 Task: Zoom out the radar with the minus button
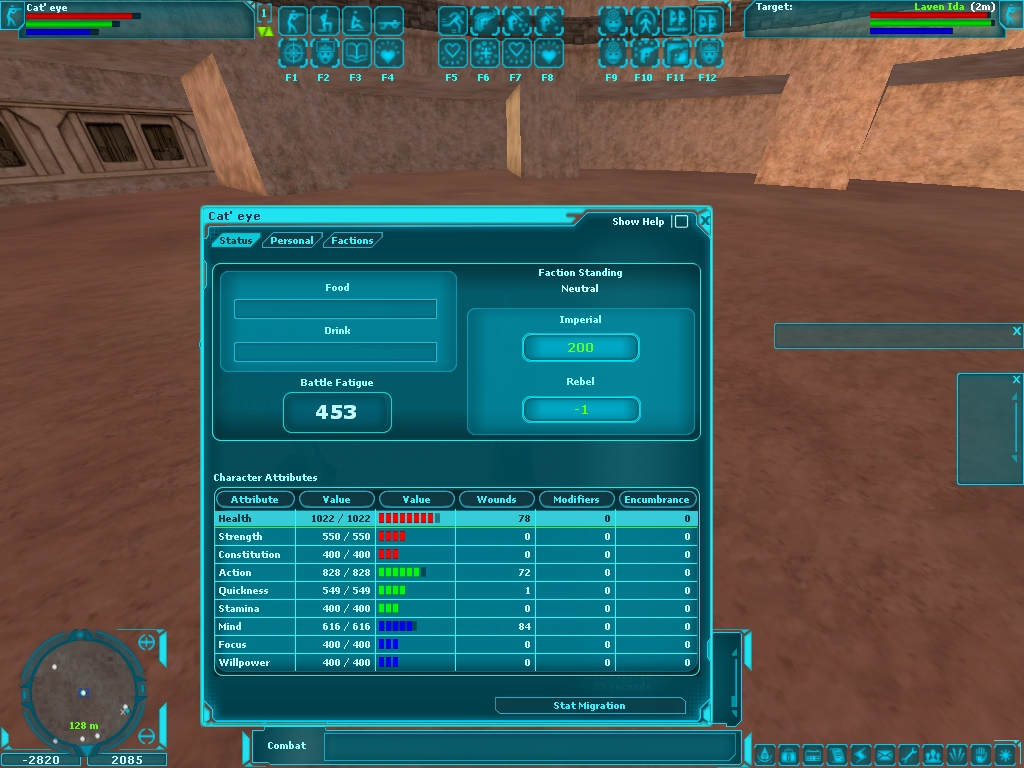click(x=147, y=737)
